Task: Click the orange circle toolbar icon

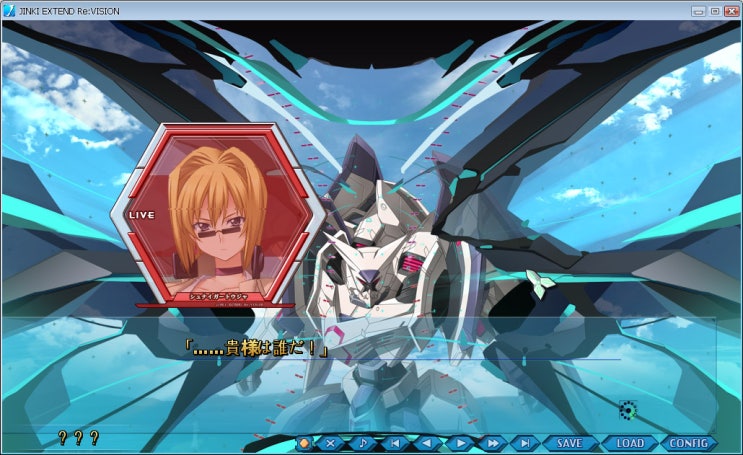Action: pyautogui.click(x=305, y=443)
